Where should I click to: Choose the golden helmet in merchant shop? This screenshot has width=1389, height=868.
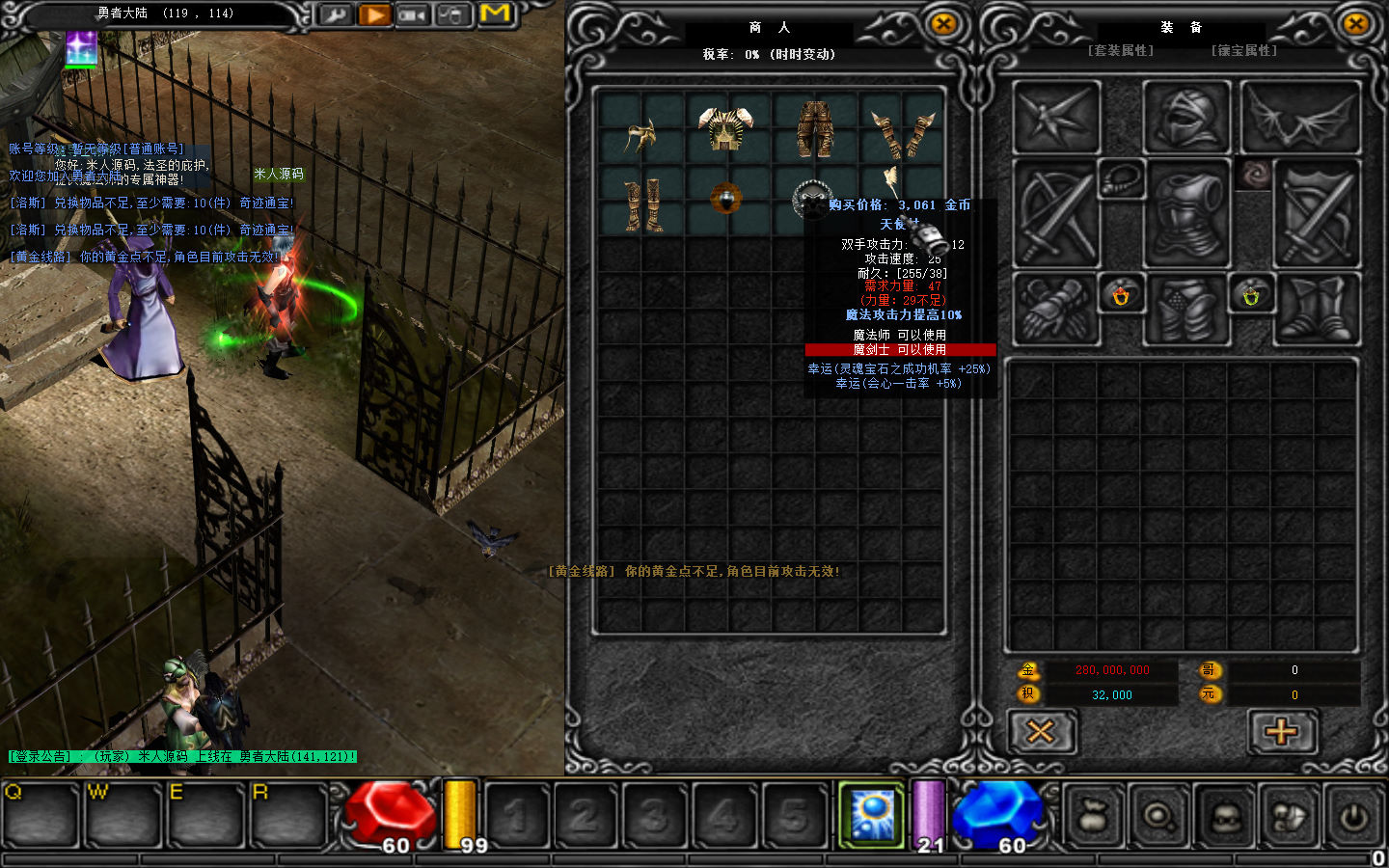pyautogui.click(x=640, y=136)
